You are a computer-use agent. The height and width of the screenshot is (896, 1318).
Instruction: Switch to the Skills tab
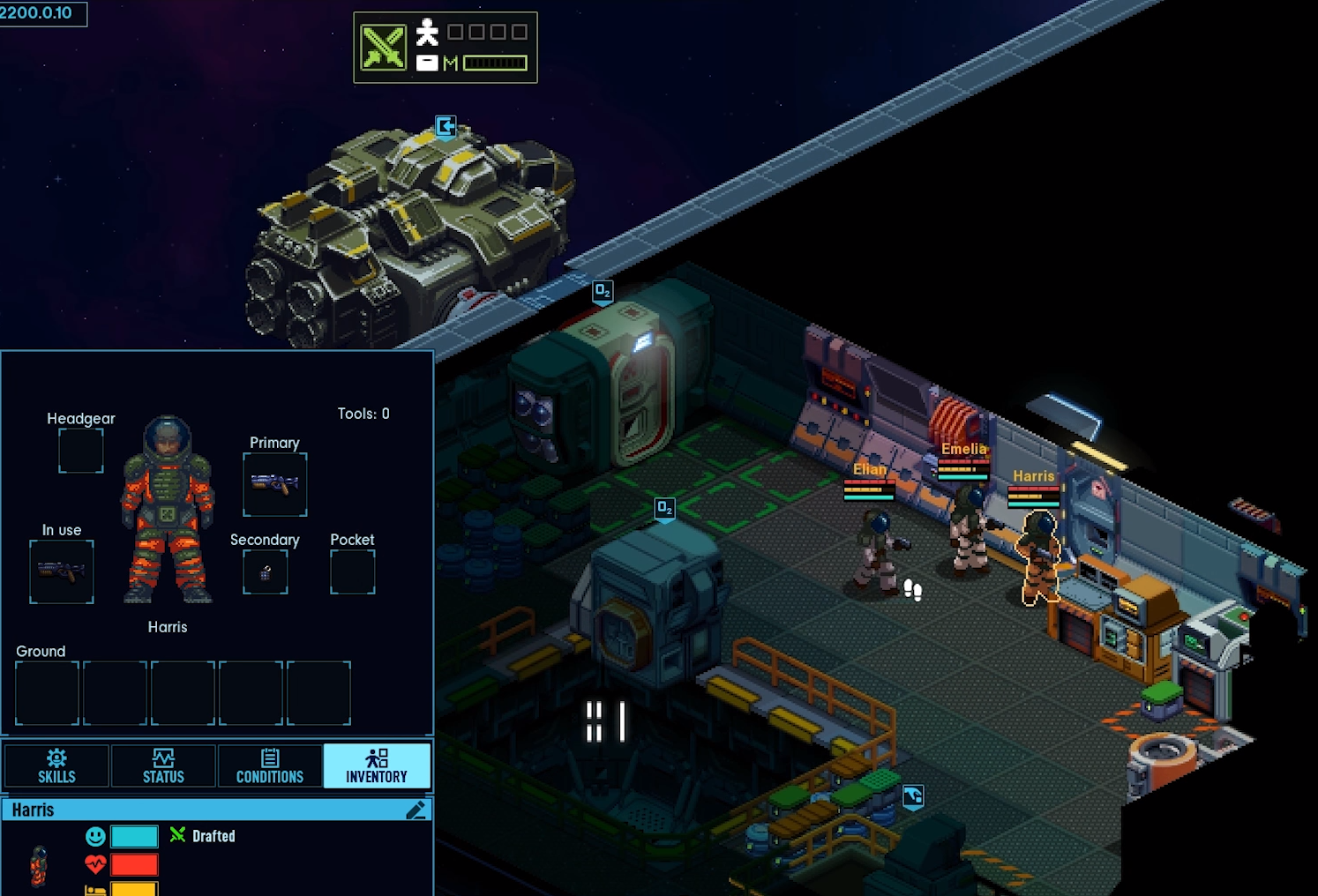click(x=56, y=765)
